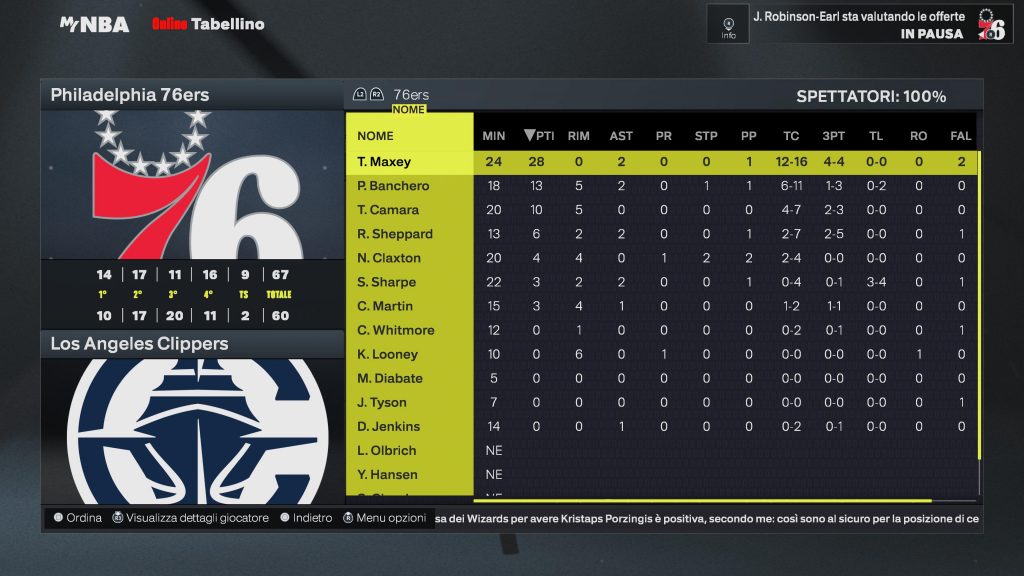Select P. Banchero in the box score
1024x576 pixels.
pyautogui.click(x=393, y=186)
